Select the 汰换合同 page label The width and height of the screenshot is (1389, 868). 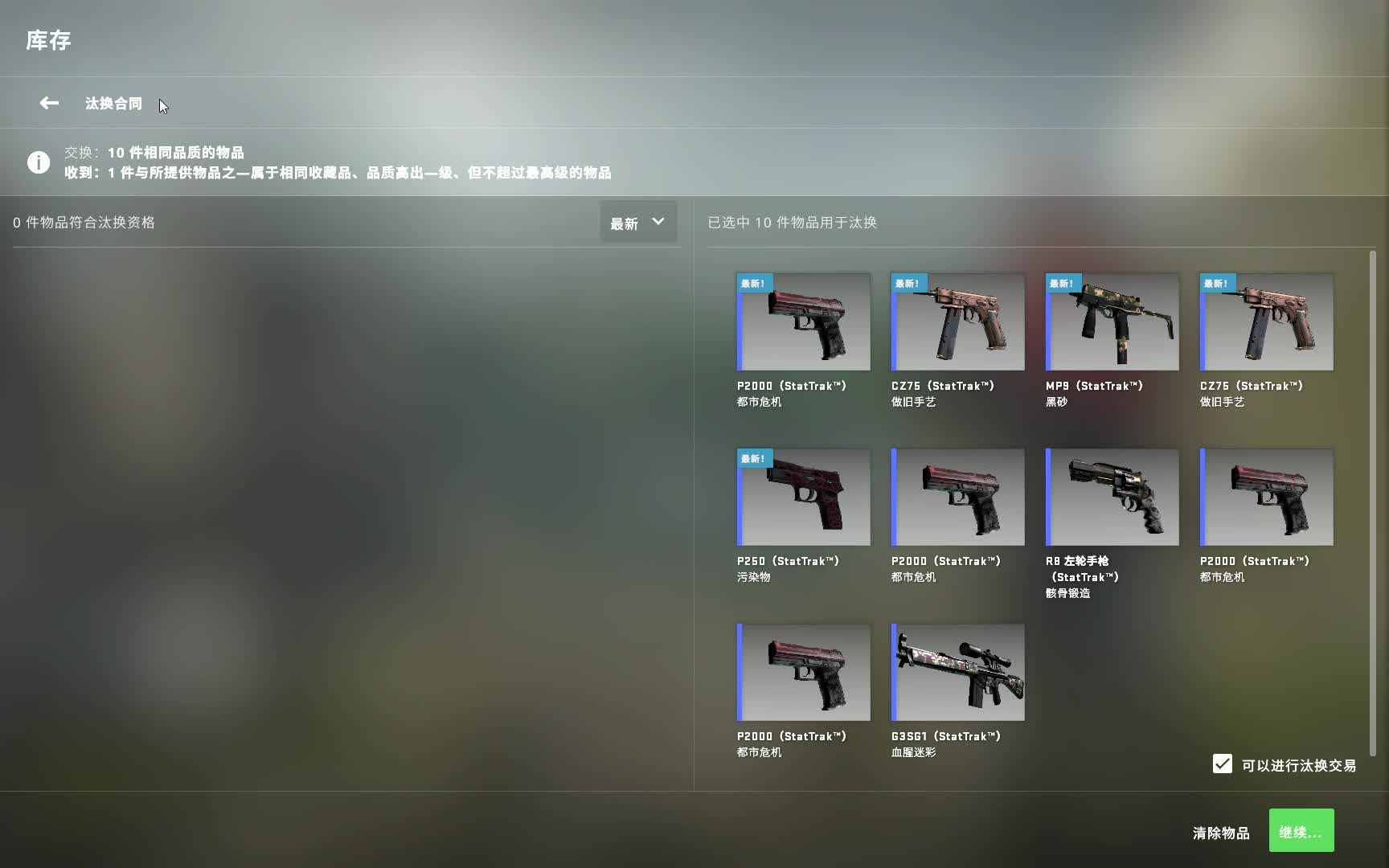pyautogui.click(x=113, y=104)
